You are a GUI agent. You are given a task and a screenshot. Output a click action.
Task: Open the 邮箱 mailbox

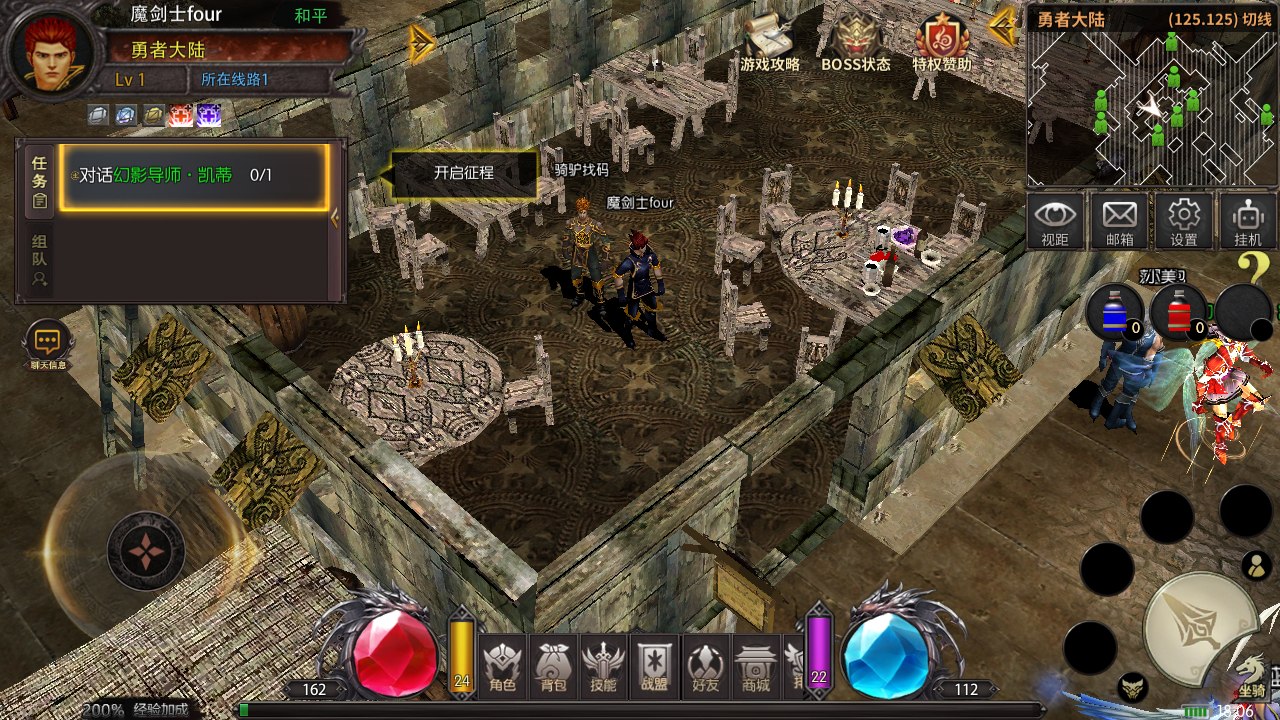(x=1119, y=221)
